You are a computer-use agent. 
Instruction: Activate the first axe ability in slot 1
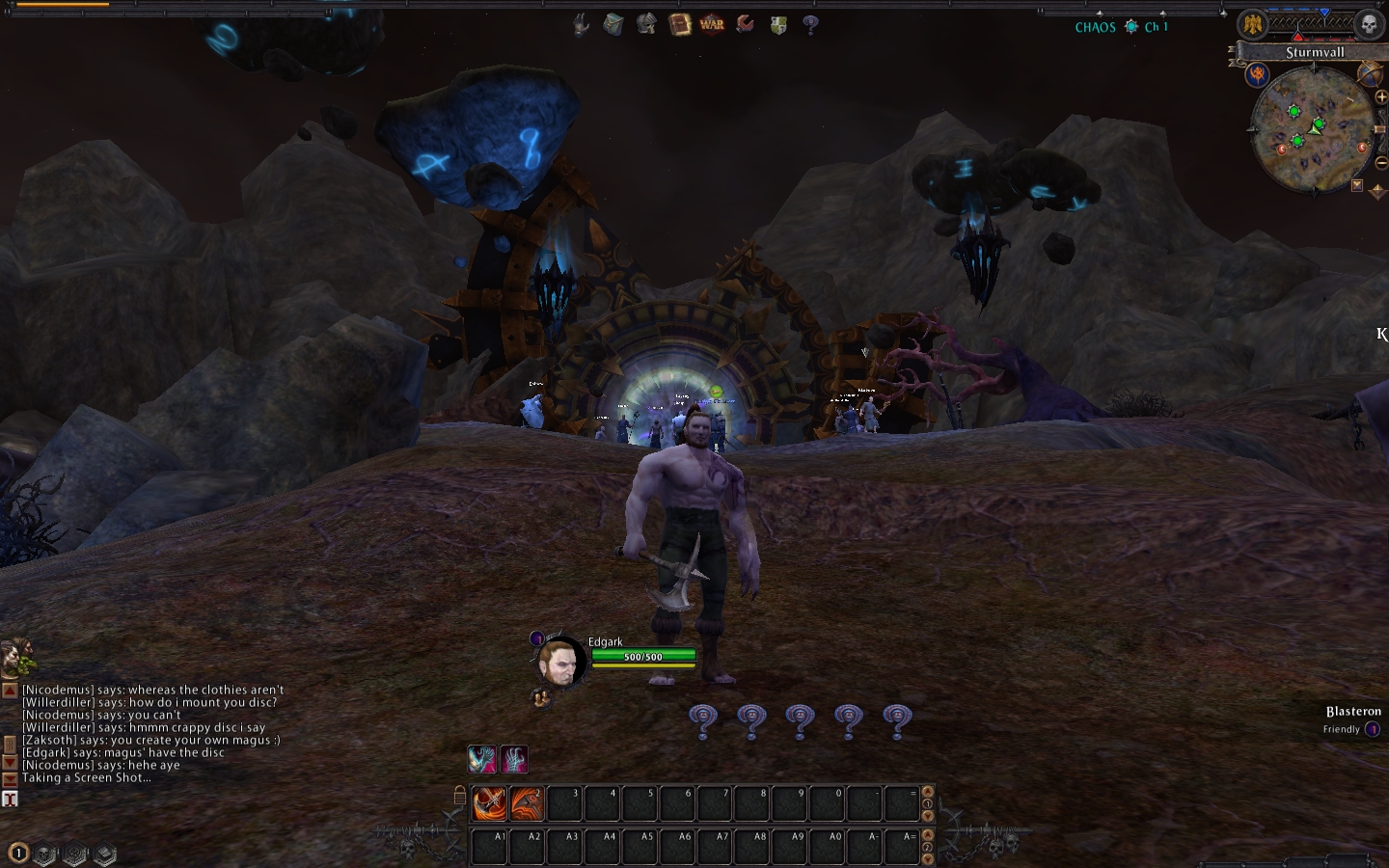(x=489, y=803)
